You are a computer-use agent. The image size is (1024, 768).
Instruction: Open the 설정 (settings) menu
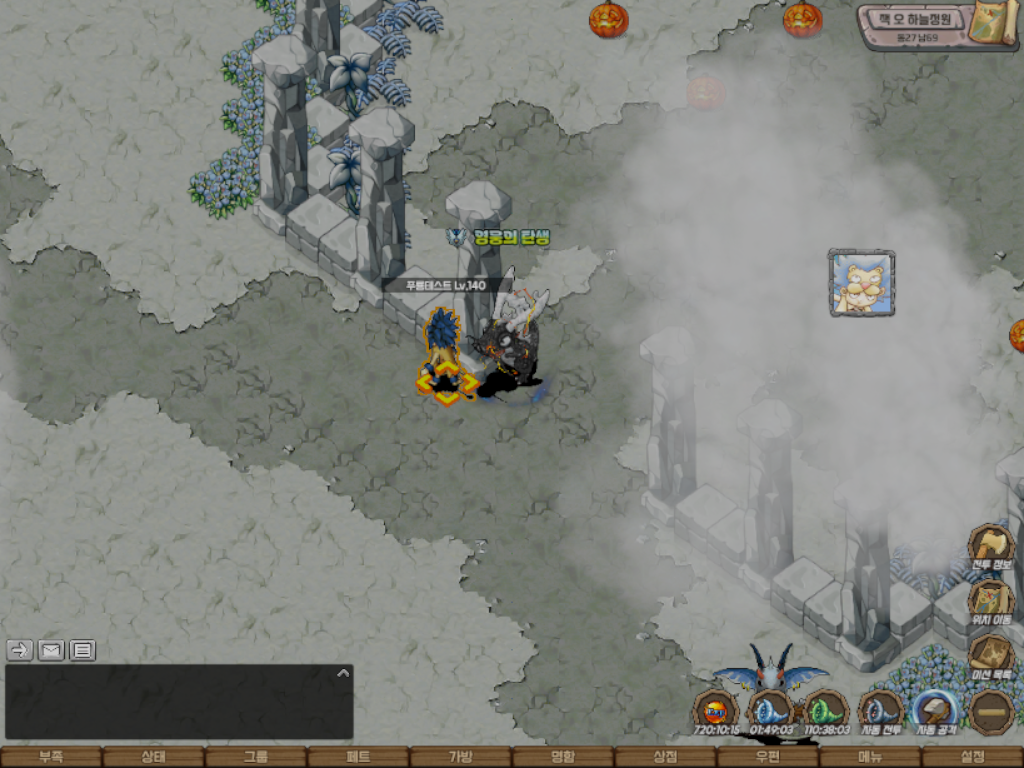(972, 757)
